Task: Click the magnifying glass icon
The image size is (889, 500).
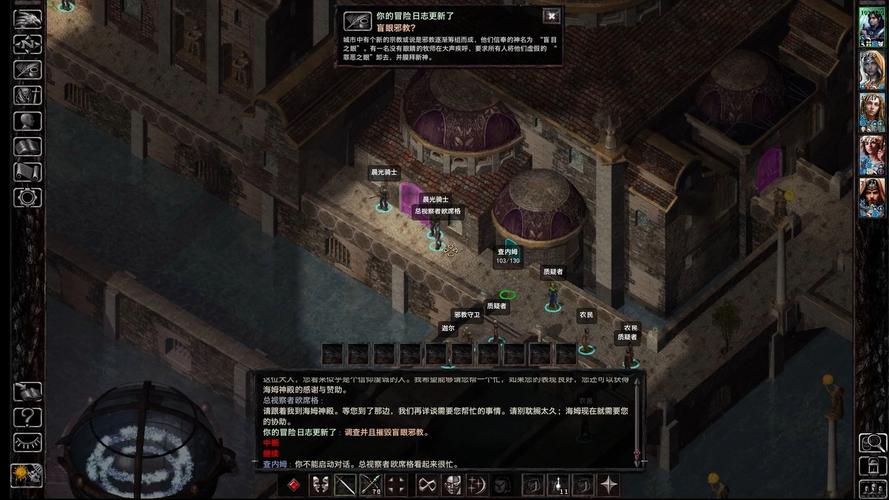Action: [x=872, y=442]
